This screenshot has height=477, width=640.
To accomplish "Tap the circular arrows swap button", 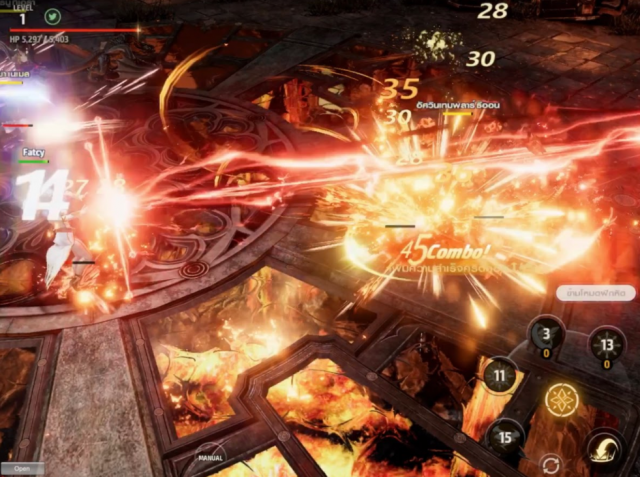I will click(550, 464).
